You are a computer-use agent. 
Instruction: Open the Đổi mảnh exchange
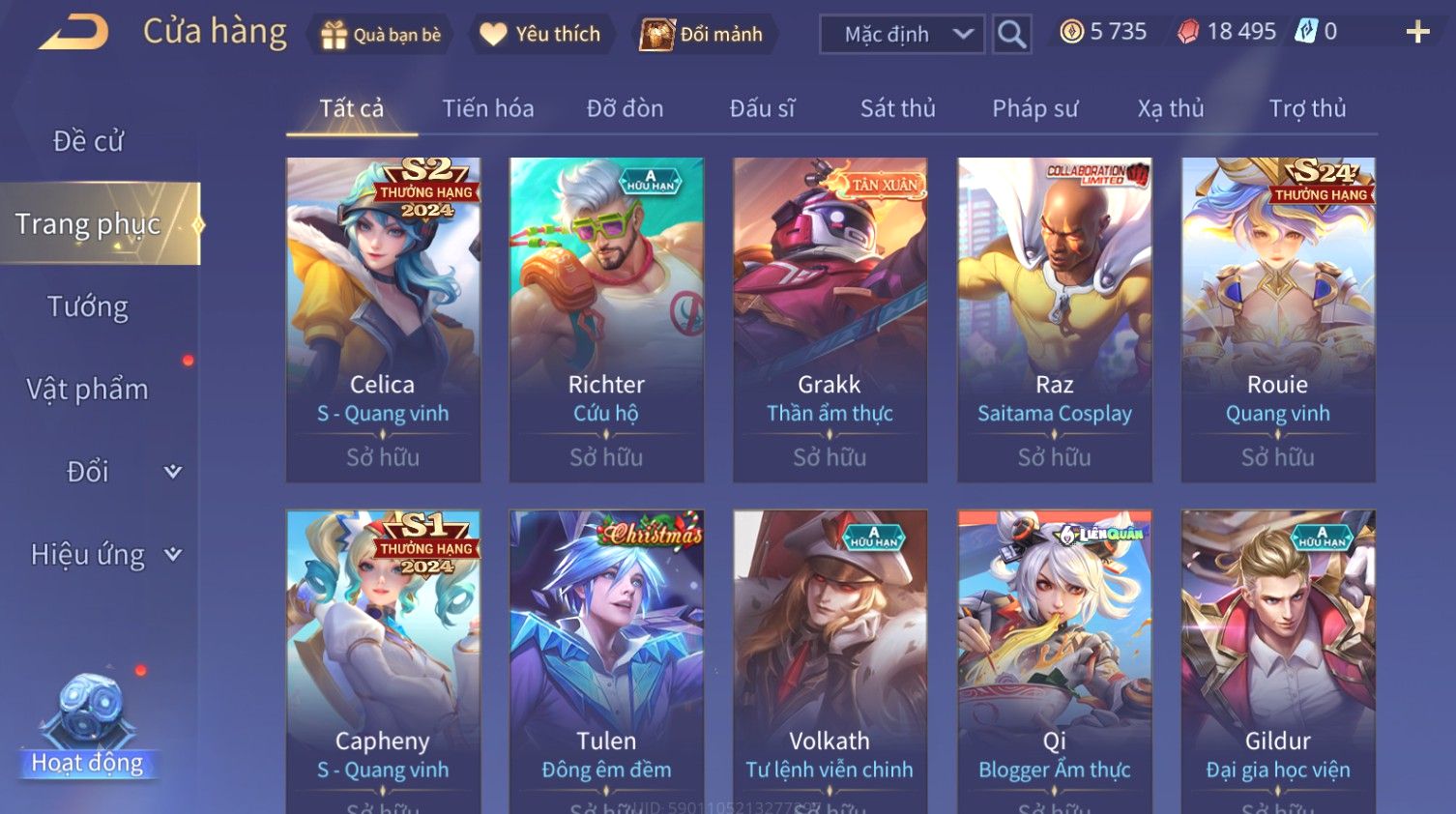point(703,35)
